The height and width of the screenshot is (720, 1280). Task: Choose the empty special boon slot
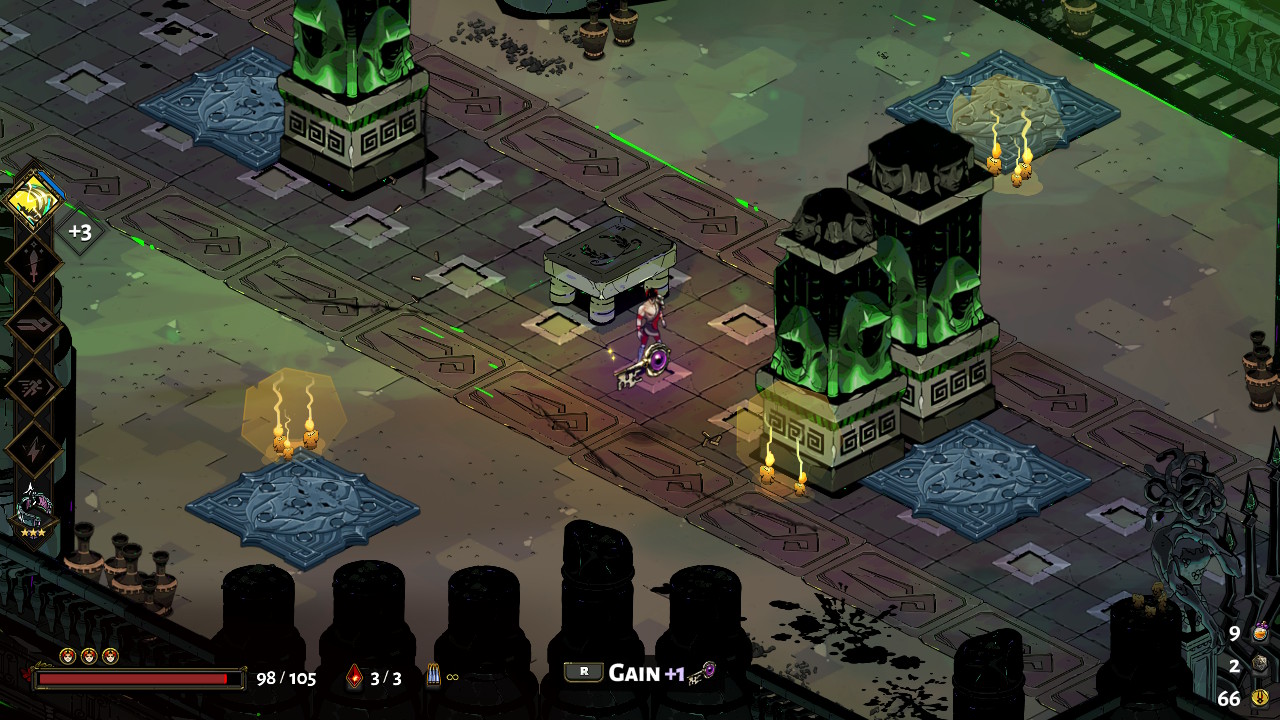pos(35,325)
